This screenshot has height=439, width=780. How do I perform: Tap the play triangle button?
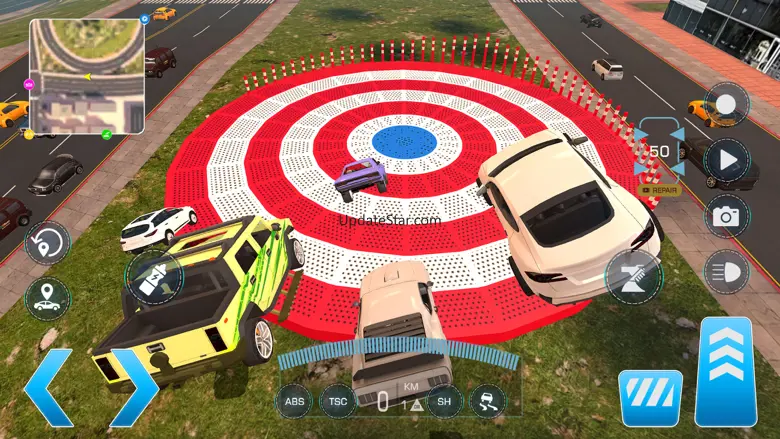click(x=726, y=160)
